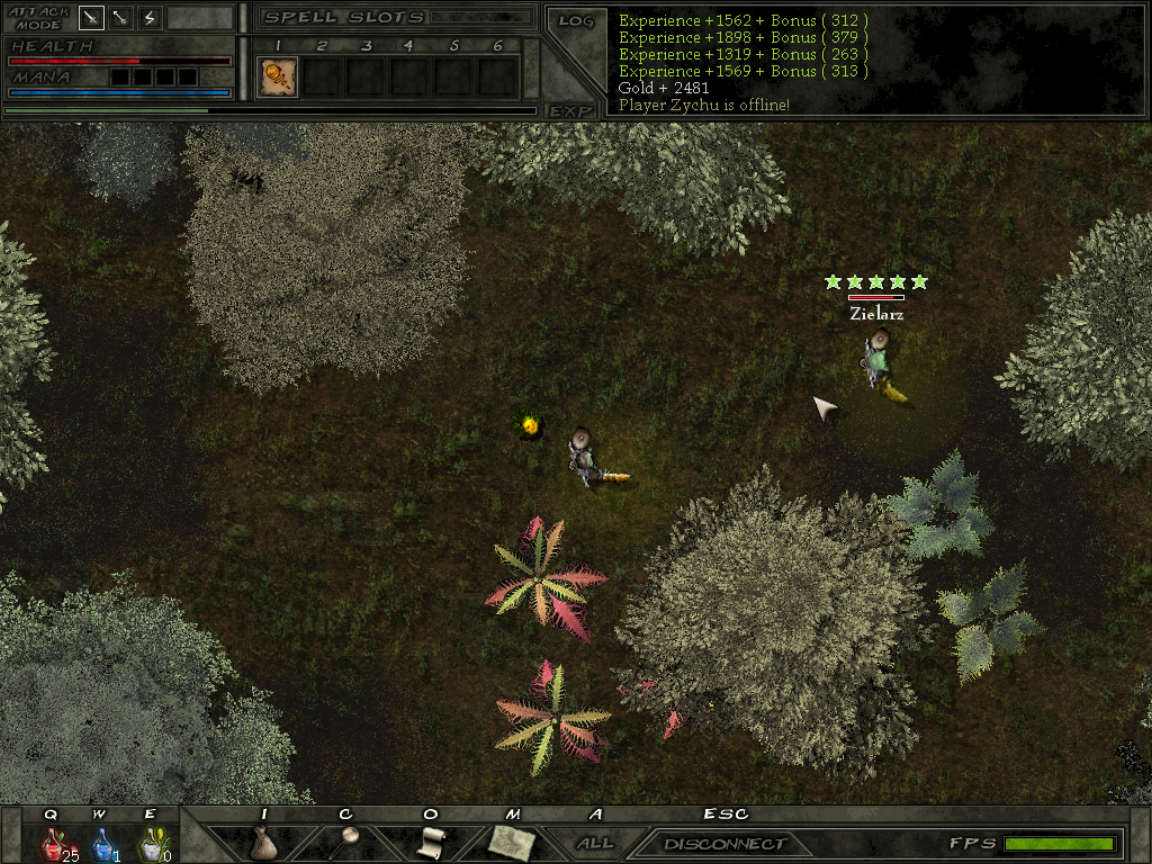Choose the lightning bolt attack mode
The height and width of the screenshot is (864, 1152).
point(149,18)
